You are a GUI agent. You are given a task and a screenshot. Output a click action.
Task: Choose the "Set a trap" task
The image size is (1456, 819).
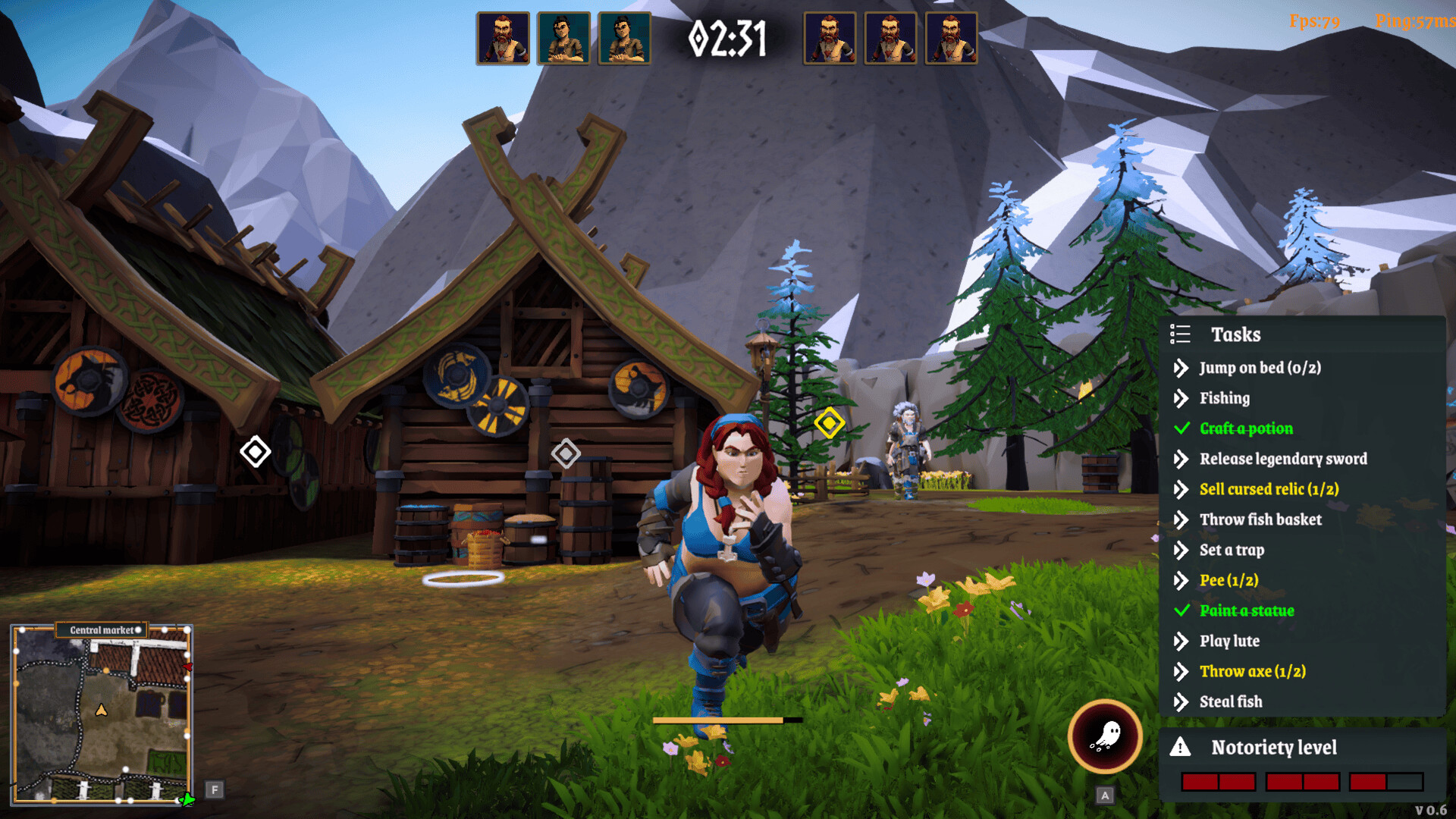click(x=1232, y=550)
